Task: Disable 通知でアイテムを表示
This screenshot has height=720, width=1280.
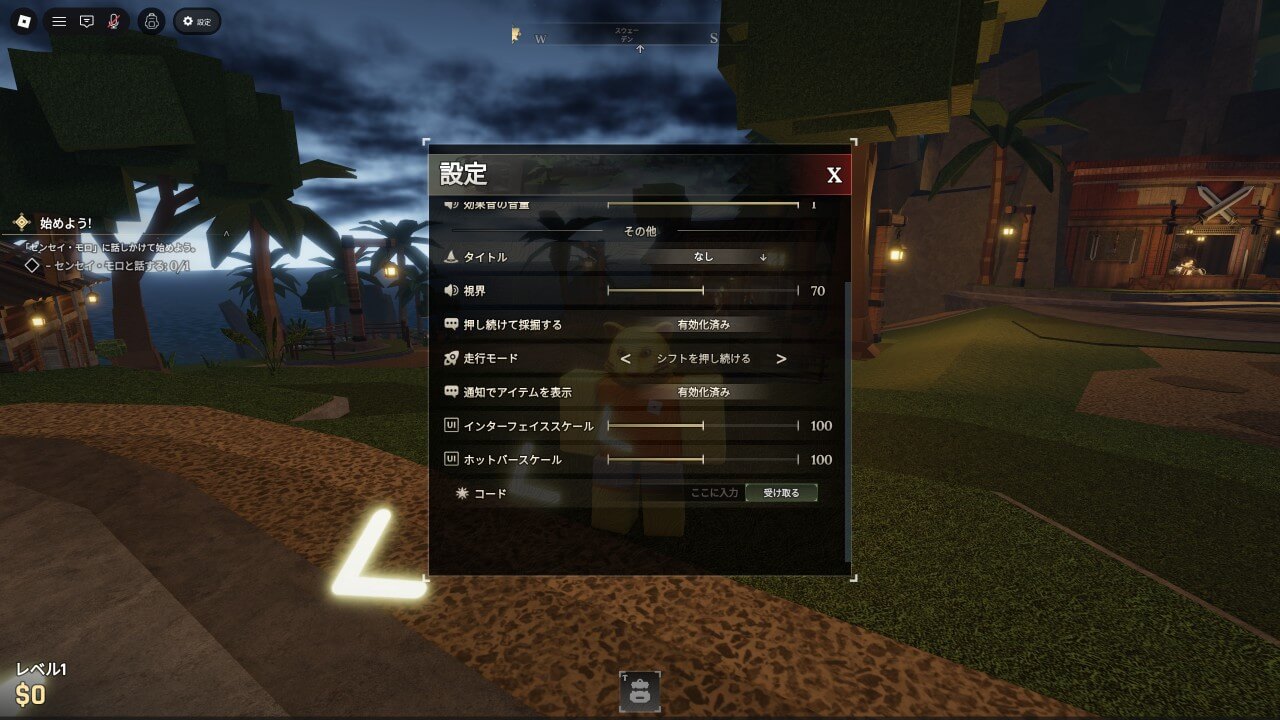Action: 704,392
